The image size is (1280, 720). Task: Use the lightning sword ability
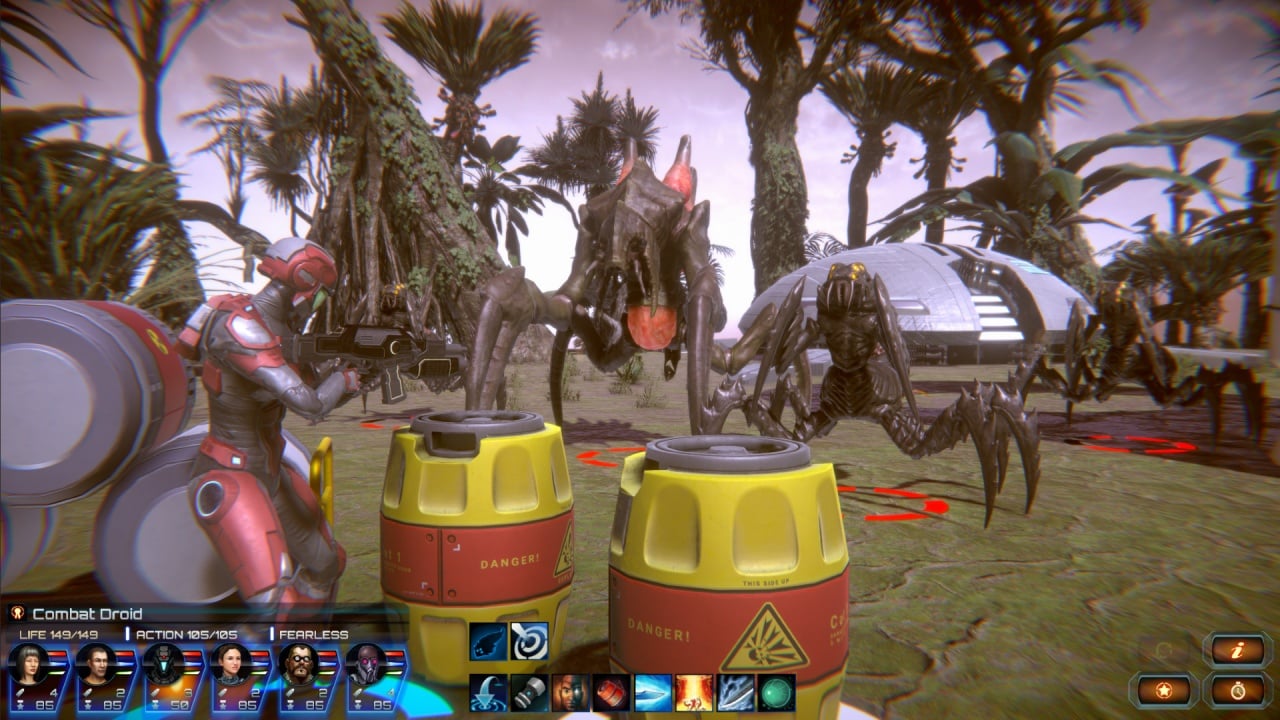coord(735,692)
